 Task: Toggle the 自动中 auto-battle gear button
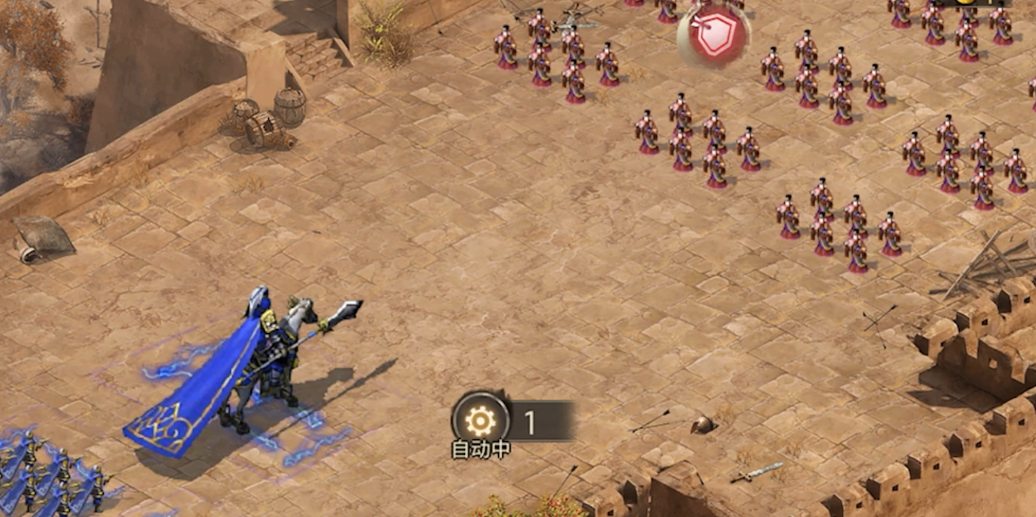click(x=481, y=420)
